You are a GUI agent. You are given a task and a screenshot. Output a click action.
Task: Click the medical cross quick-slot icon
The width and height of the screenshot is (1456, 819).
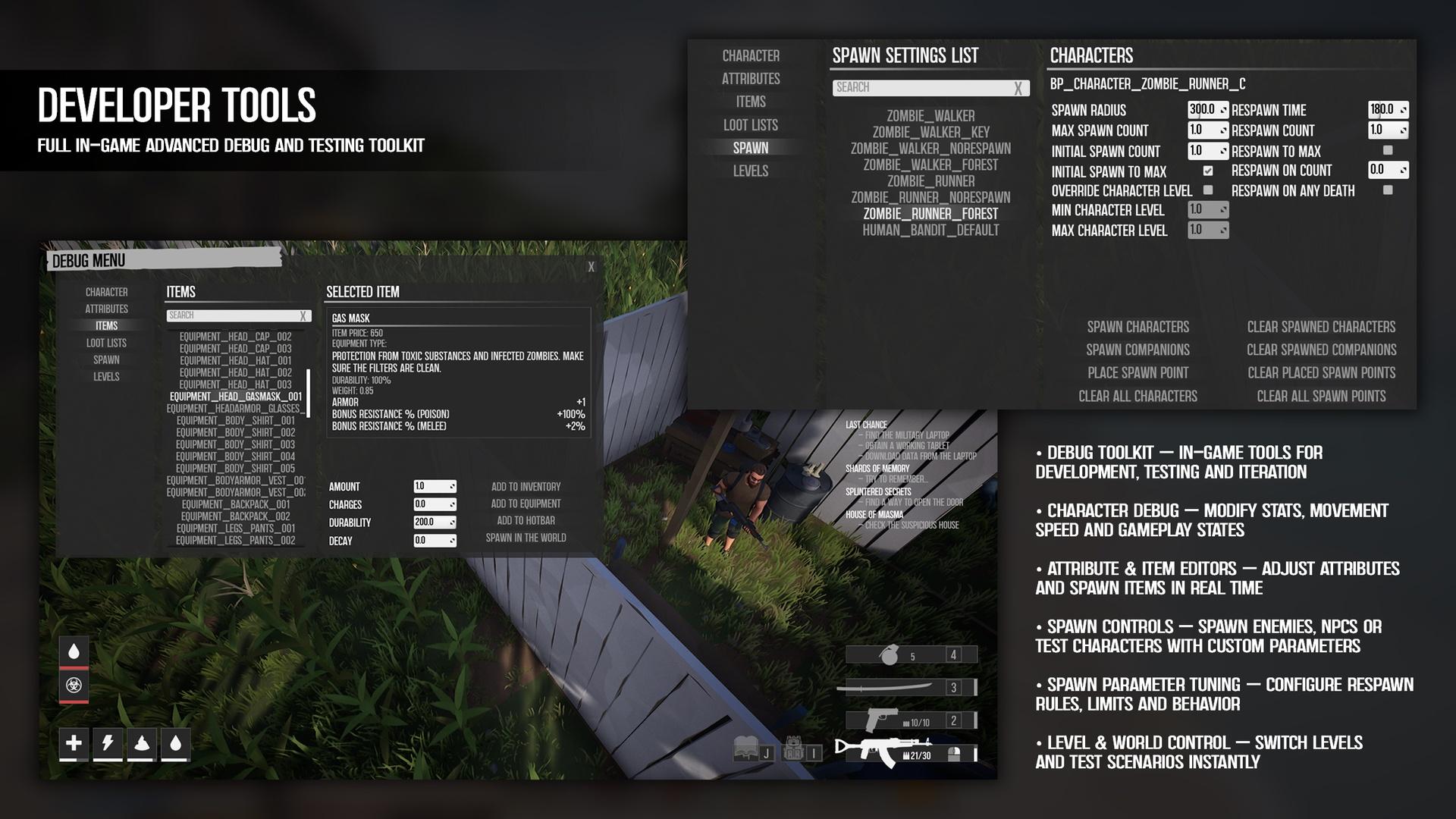click(74, 743)
